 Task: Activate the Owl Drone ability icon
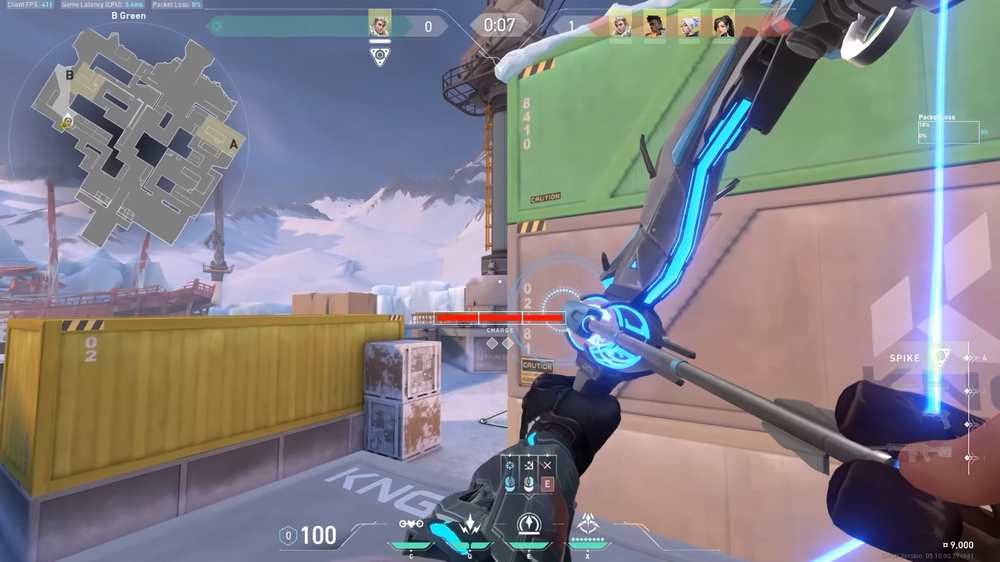click(x=410, y=524)
